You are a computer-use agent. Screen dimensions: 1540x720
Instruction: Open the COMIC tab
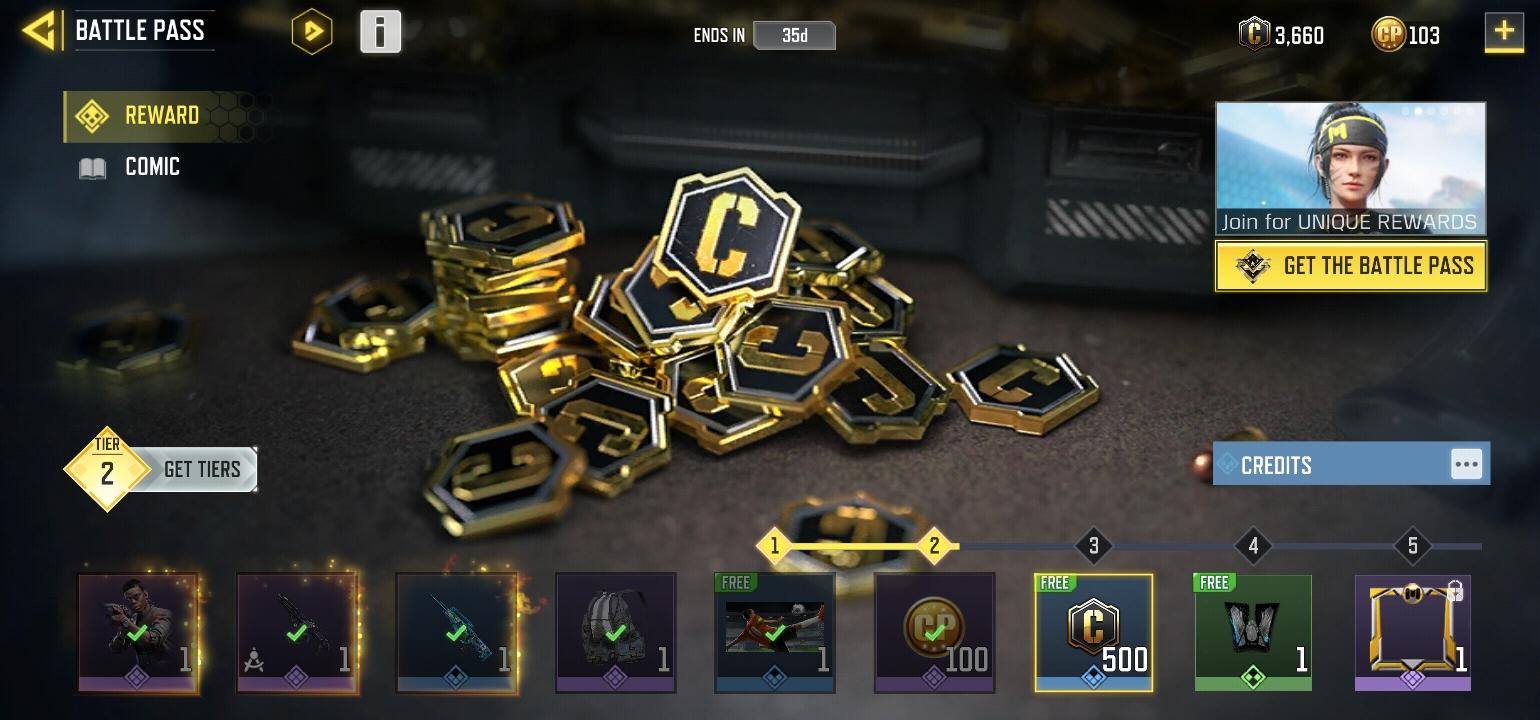(x=152, y=166)
